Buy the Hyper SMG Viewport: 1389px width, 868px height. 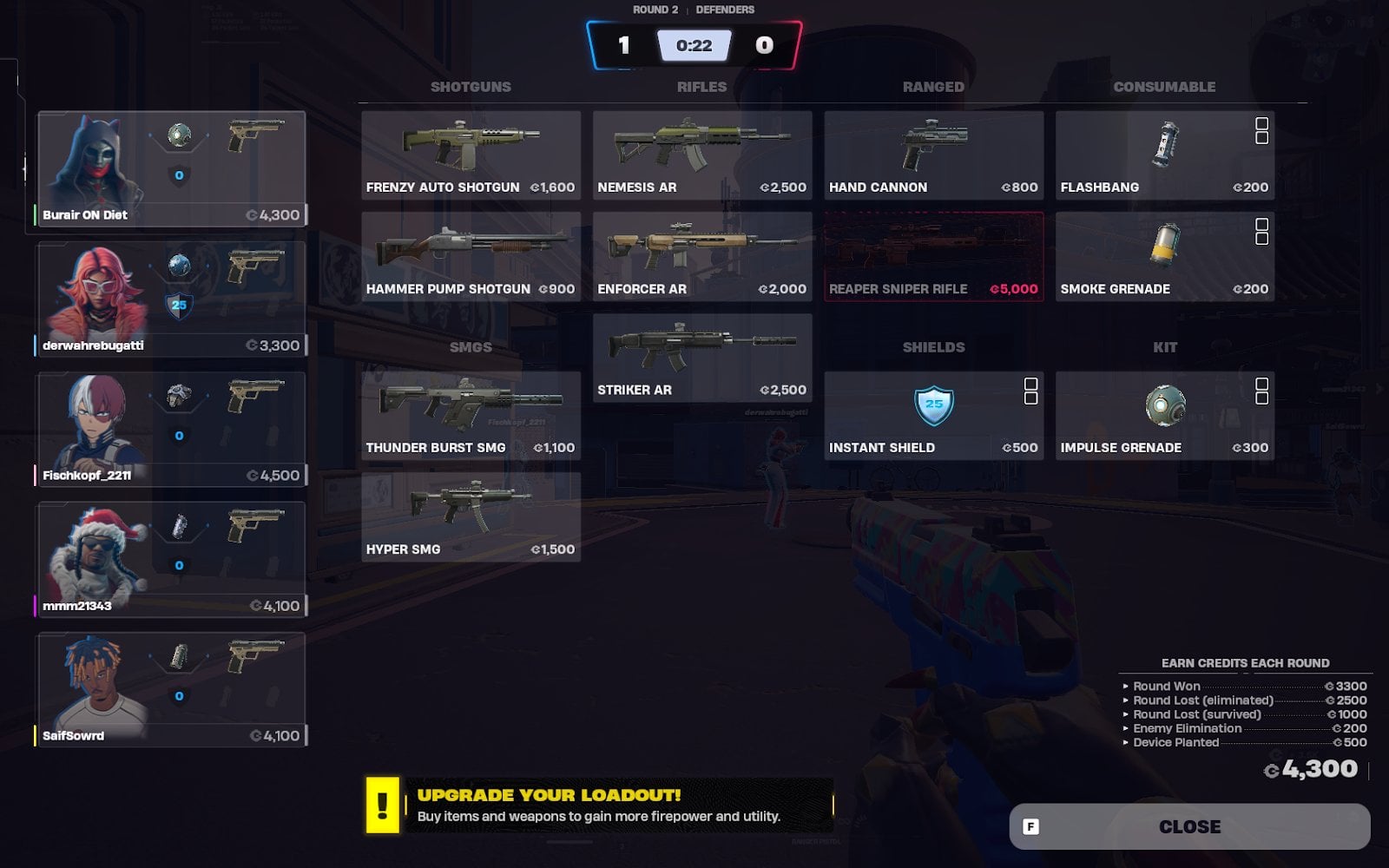(471, 516)
